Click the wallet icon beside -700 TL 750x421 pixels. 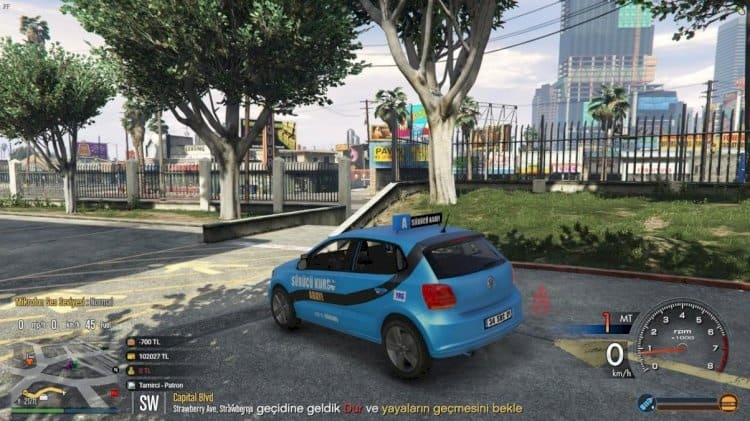(x=131, y=342)
